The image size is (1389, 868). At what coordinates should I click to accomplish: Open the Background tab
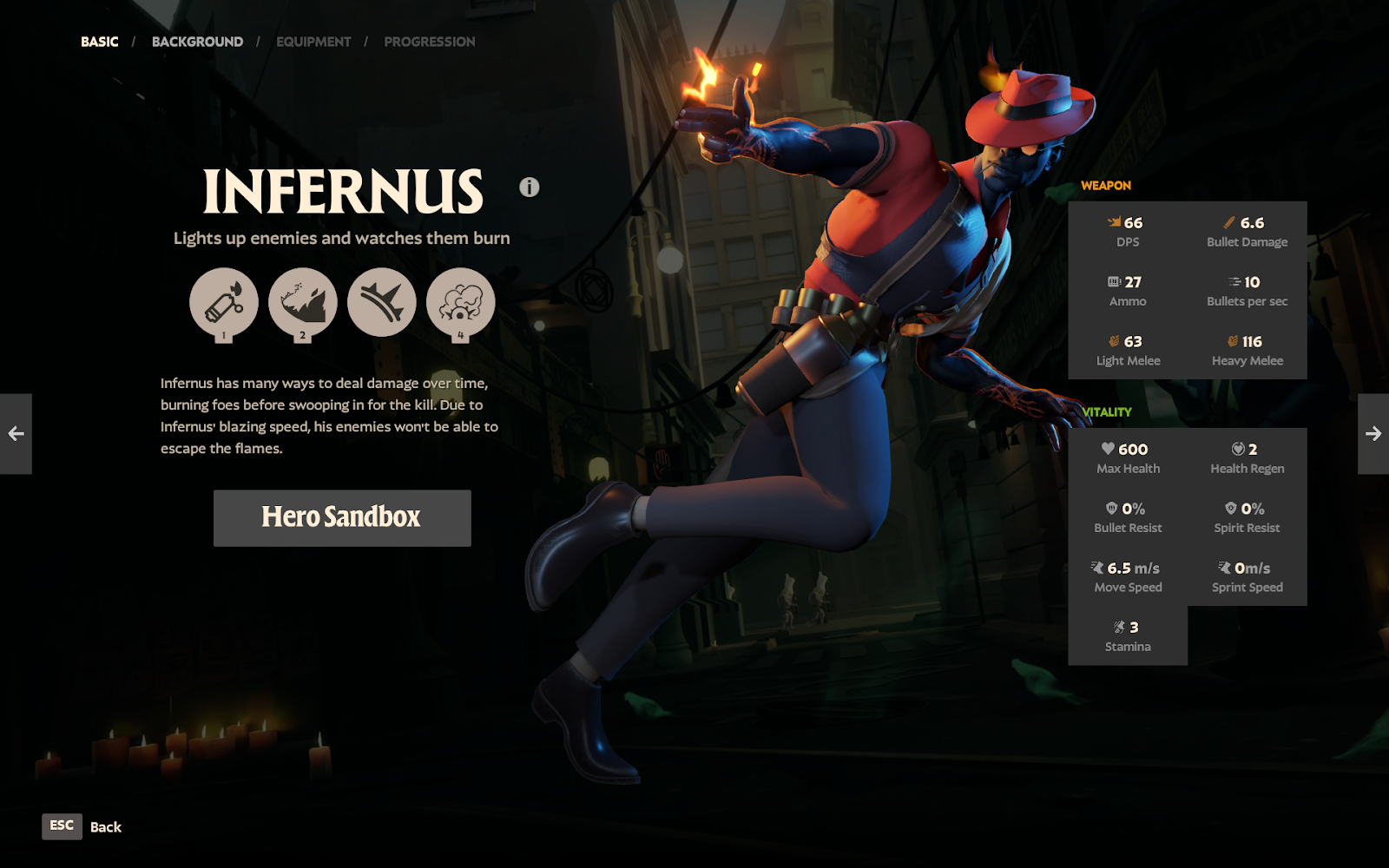197,42
